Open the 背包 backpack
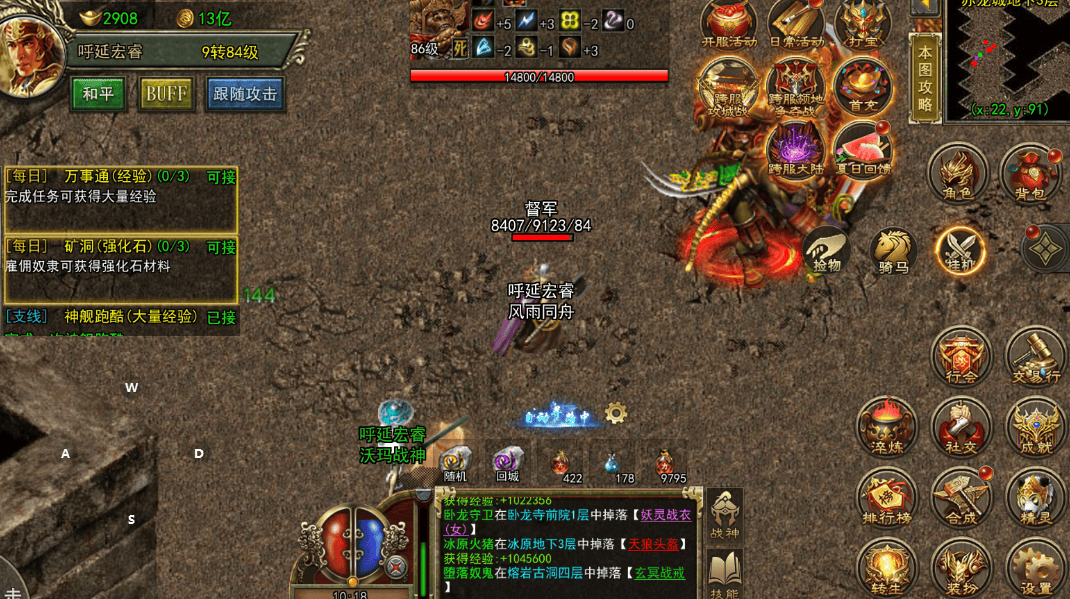This screenshot has height=599, width=1070. pos(1031,174)
